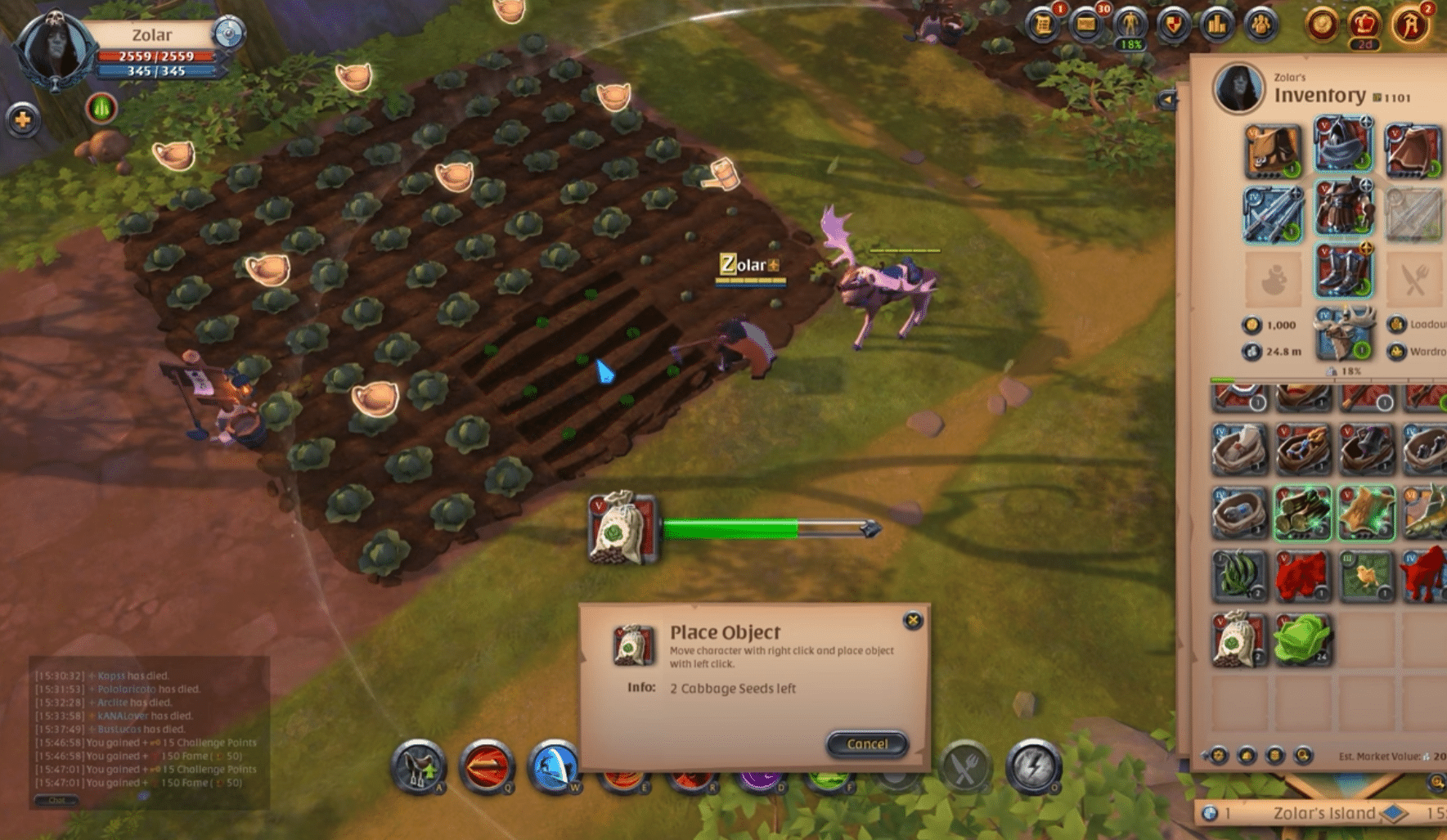Image resolution: width=1447 pixels, height=840 pixels.
Task: Click the green seed placement progress bar
Action: (732, 530)
